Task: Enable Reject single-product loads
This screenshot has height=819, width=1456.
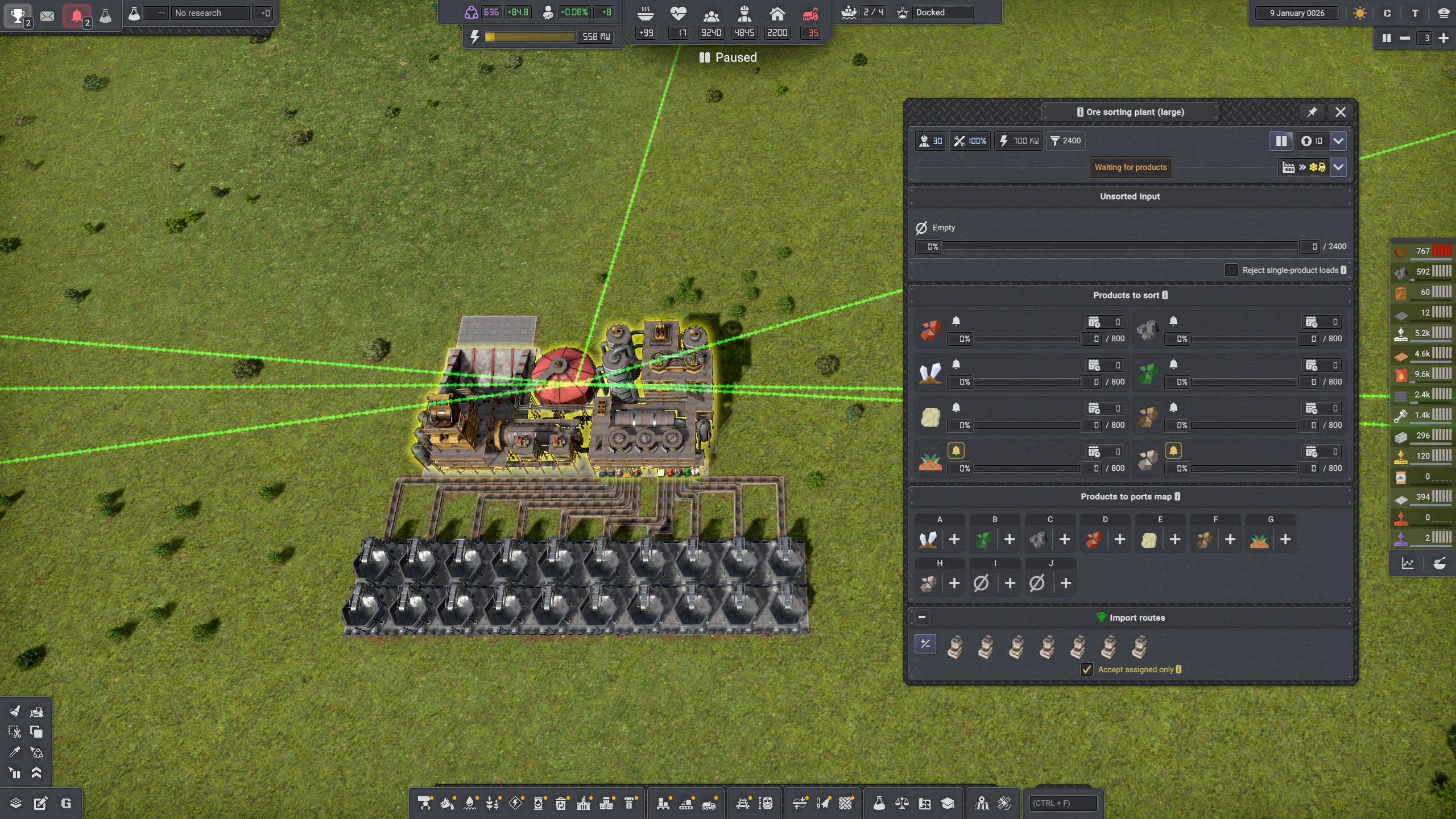Action: [x=1232, y=270]
